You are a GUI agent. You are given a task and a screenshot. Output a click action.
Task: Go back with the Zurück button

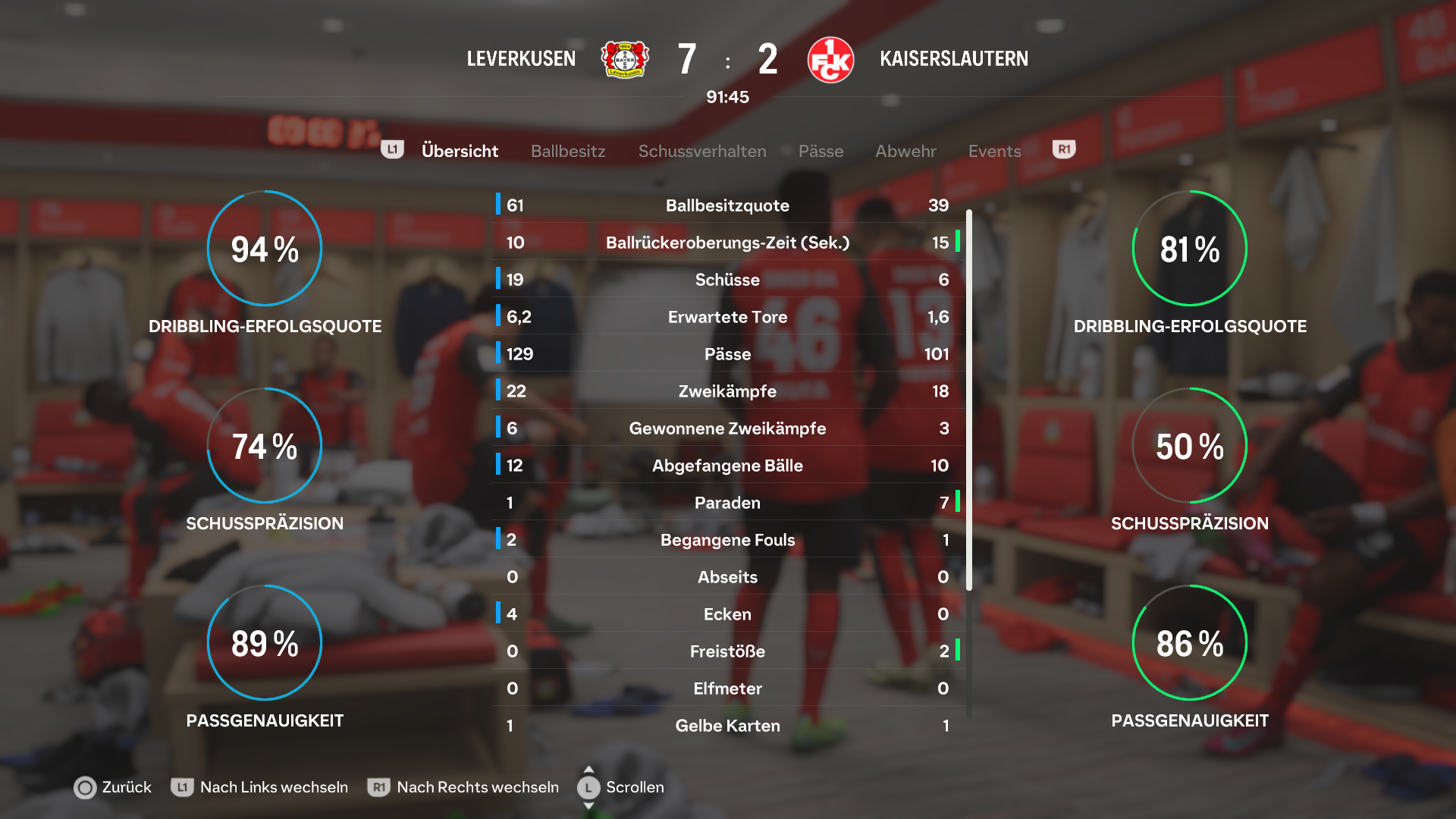114,787
